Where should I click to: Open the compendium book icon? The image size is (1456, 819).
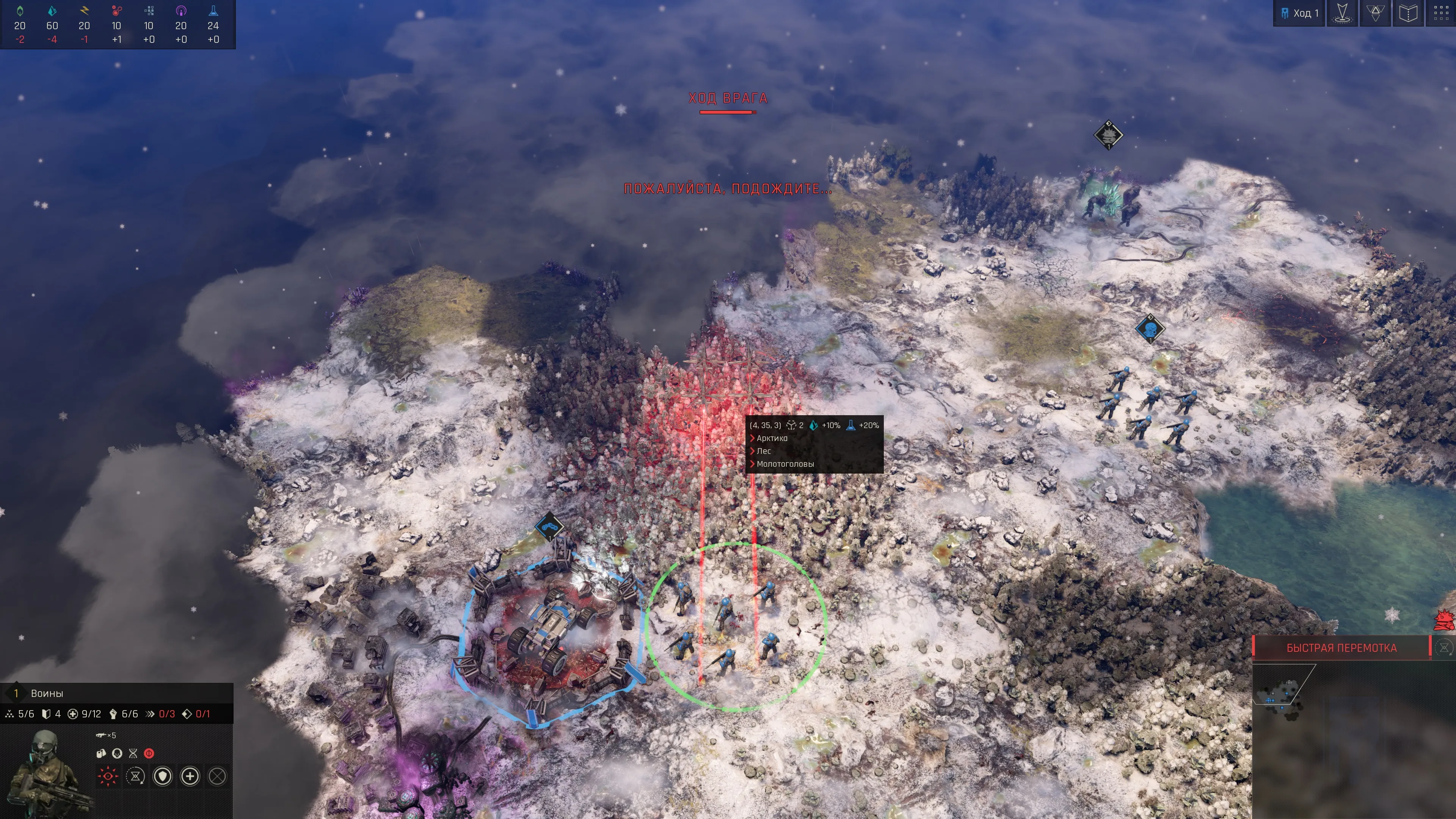[1408, 13]
